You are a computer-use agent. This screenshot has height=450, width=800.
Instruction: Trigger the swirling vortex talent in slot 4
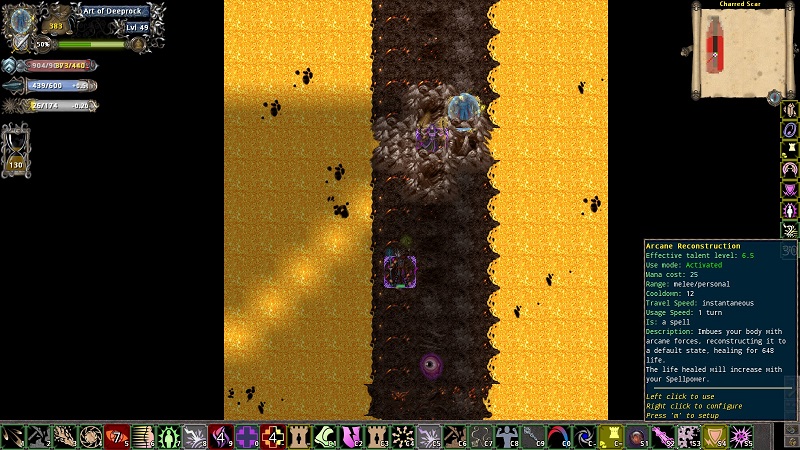pyautogui.click(x=90, y=436)
